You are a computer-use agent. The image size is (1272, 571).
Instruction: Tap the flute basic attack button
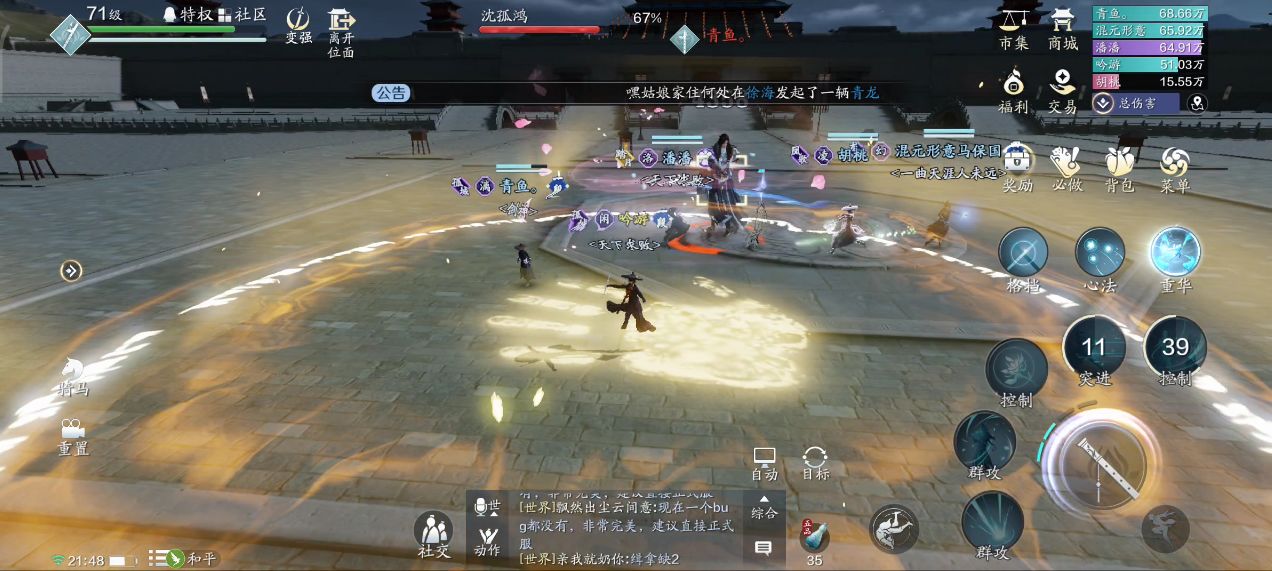(x=1100, y=463)
